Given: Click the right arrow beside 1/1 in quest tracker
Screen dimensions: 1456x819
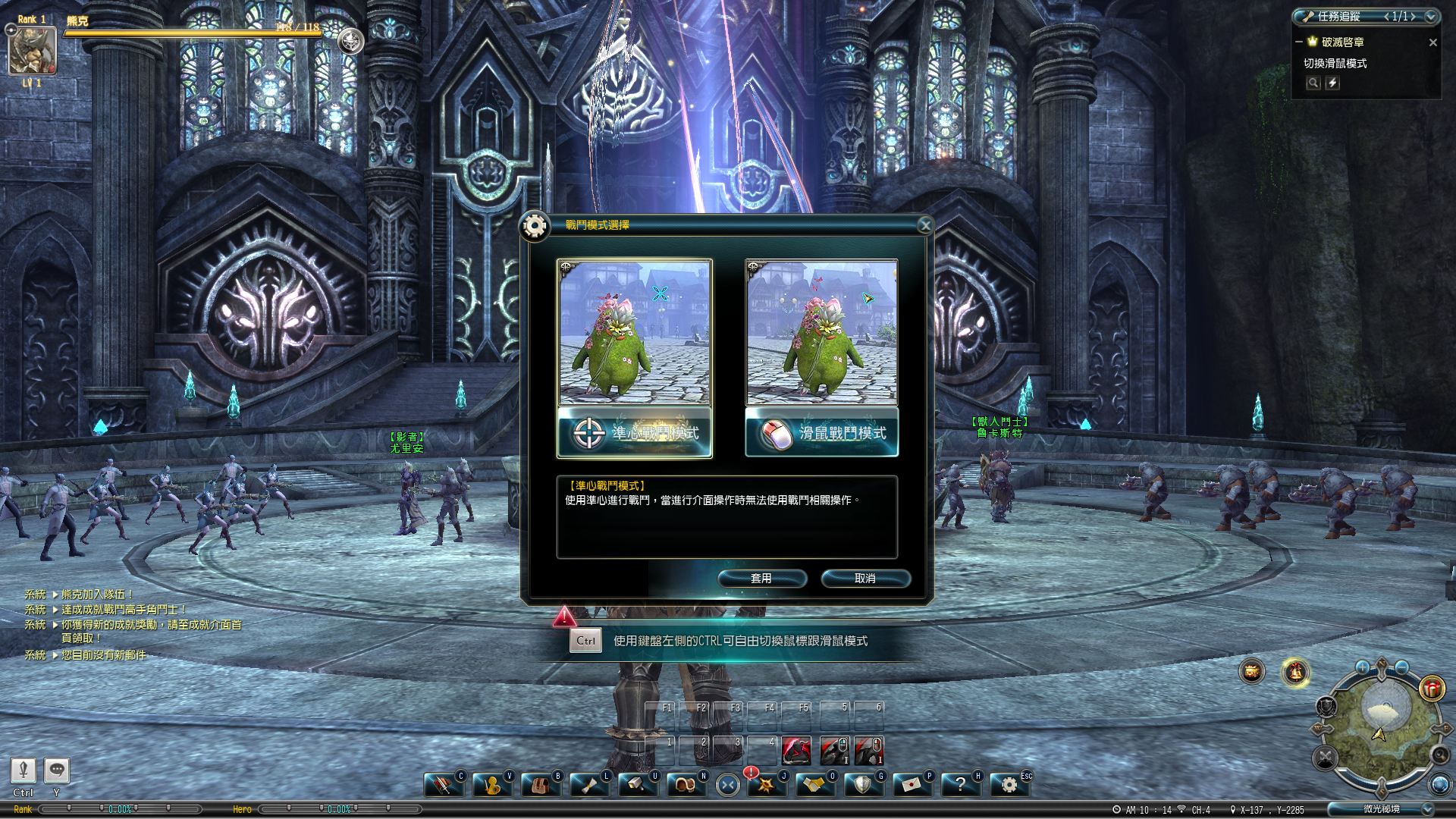Looking at the screenshot, I should [x=1414, y=17].
